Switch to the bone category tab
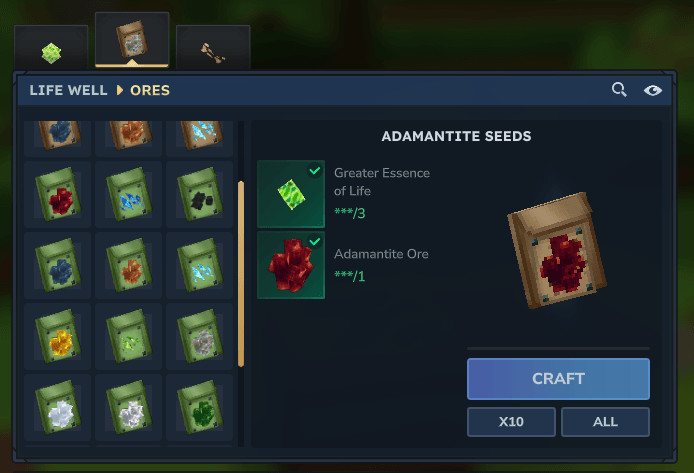The height and width of the screenshot is (473, 694). (x=213, y=50)
